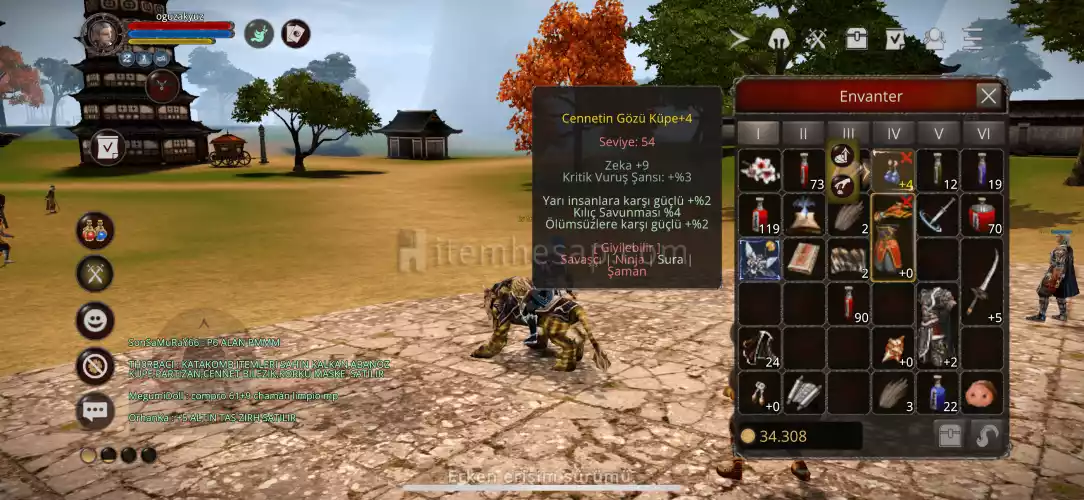The height and width of the screenshot is (500, 1084).
Task: Close the Envanter window
Action: point(988,96)
